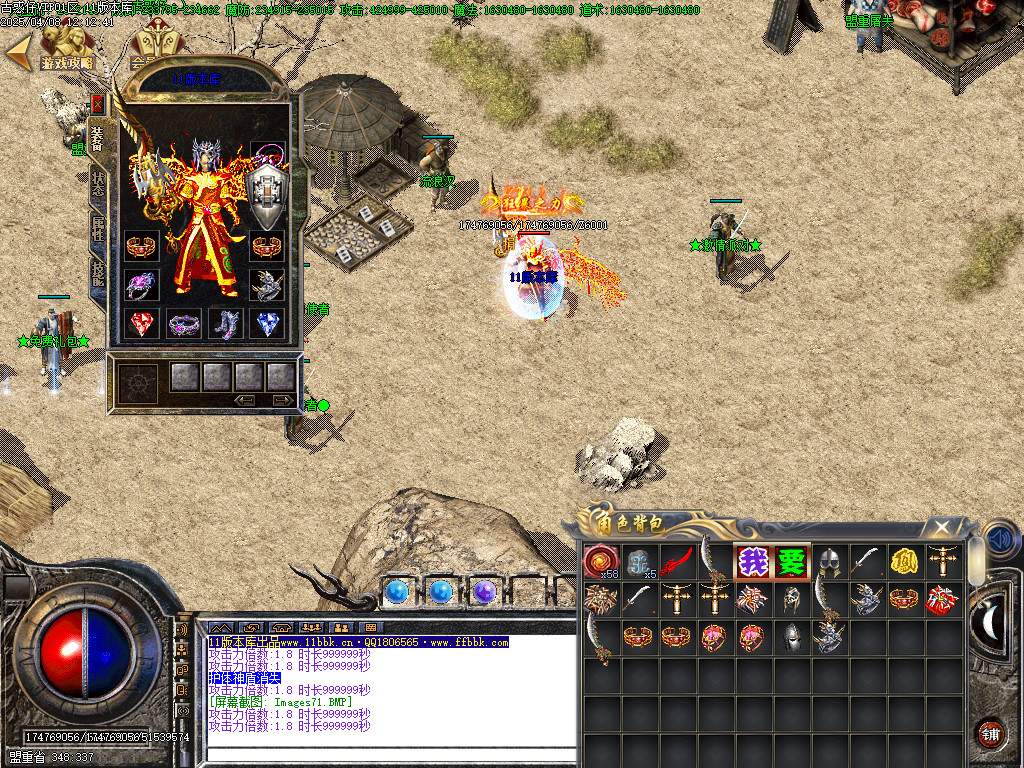Use the purple orb in quick slot
1024x768 pixels.
tap(484, 592)
